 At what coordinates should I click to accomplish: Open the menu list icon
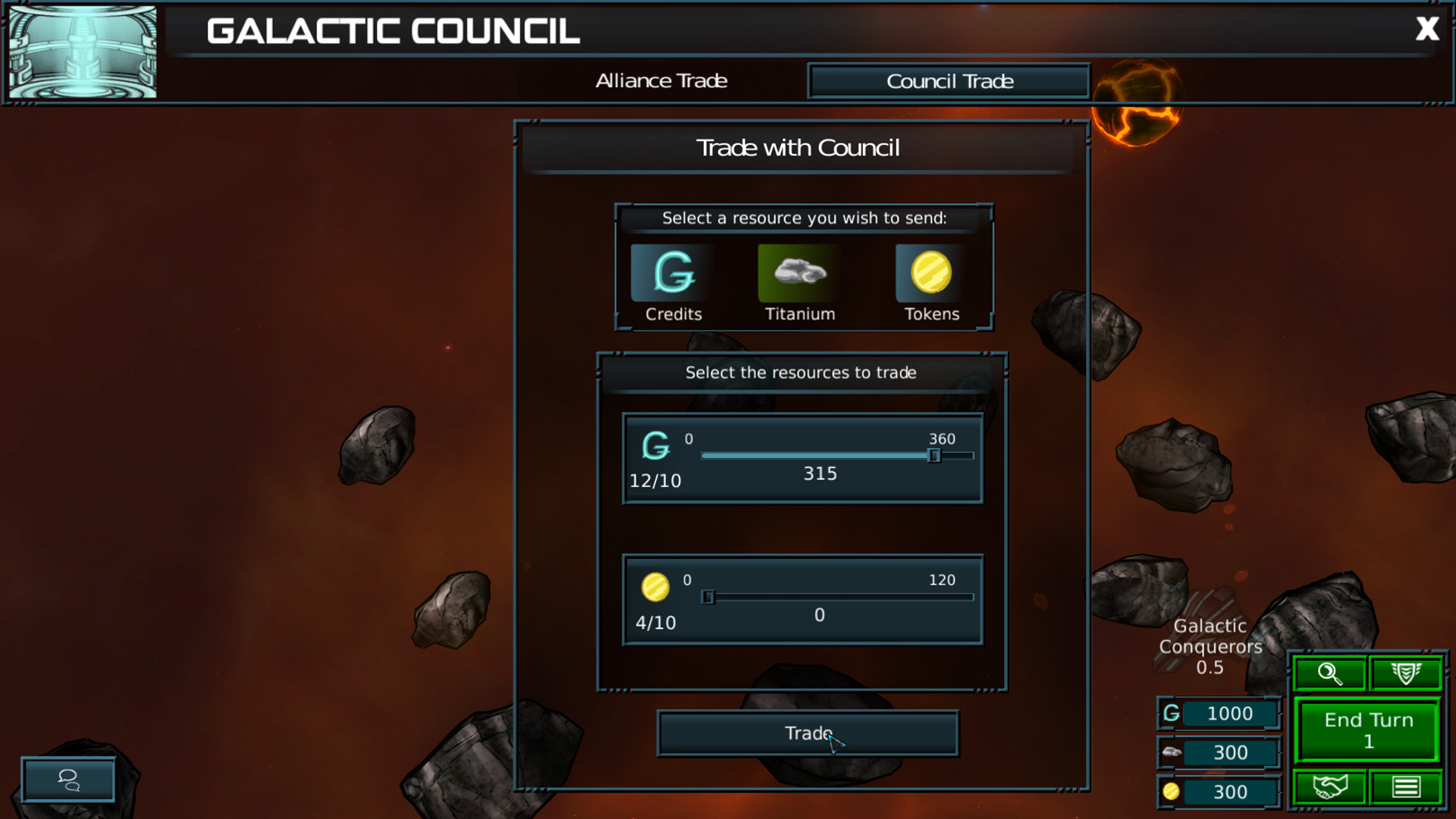(1407, 786)
